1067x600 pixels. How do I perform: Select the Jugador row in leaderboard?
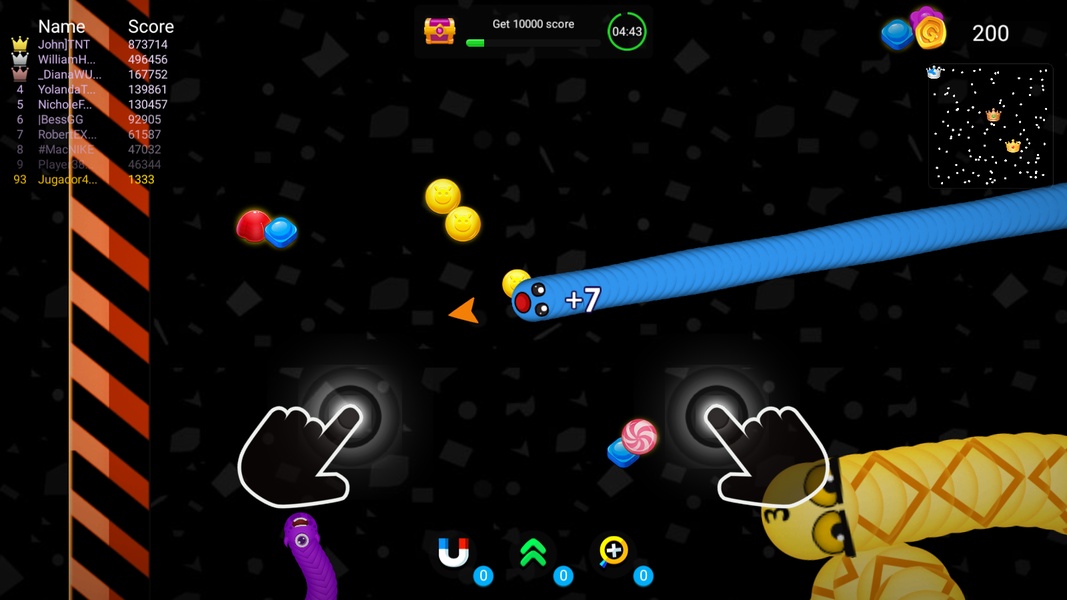[67, 180]
